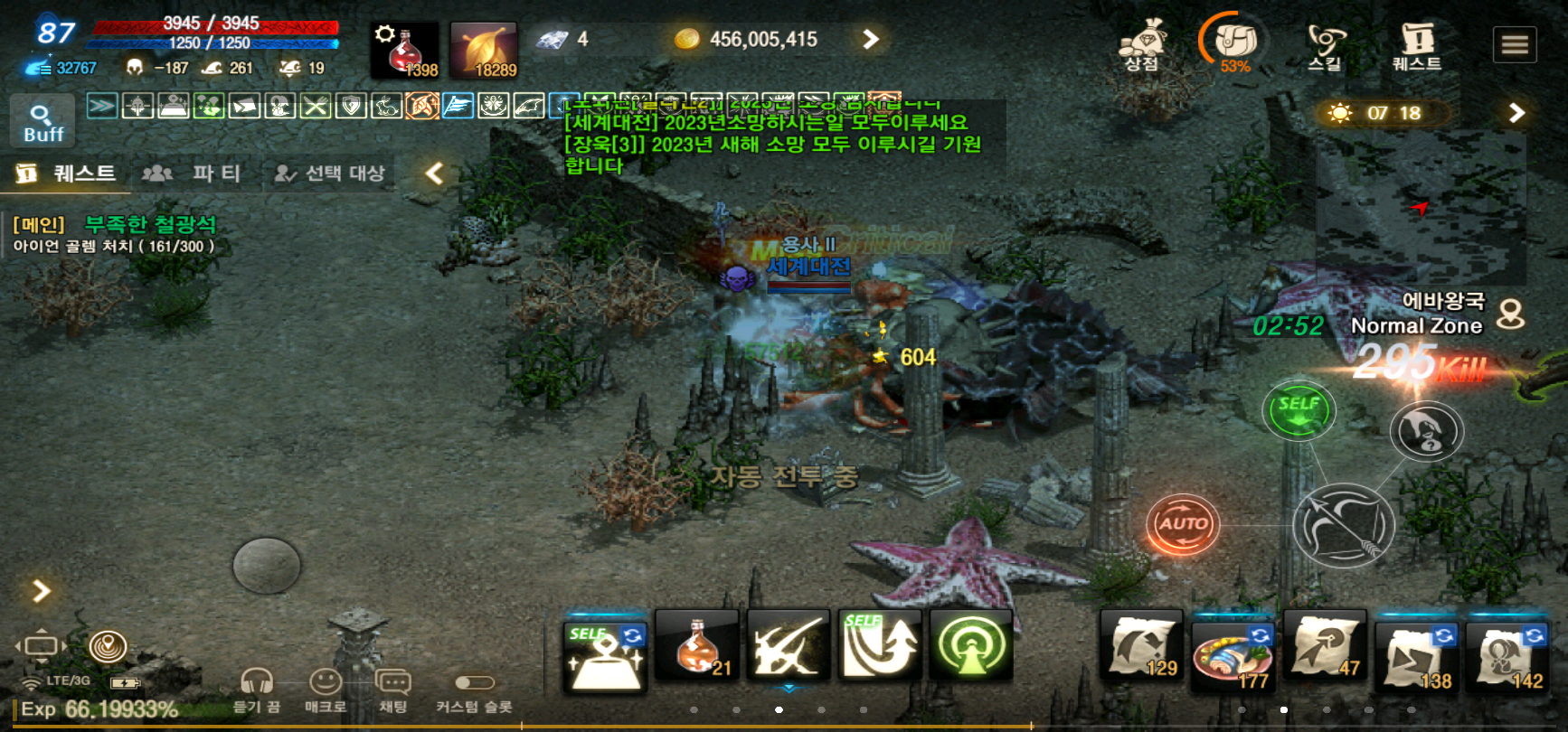
Task: Tap the green SELF target button
Action: pyautogui.click(x=1299, y=410)
